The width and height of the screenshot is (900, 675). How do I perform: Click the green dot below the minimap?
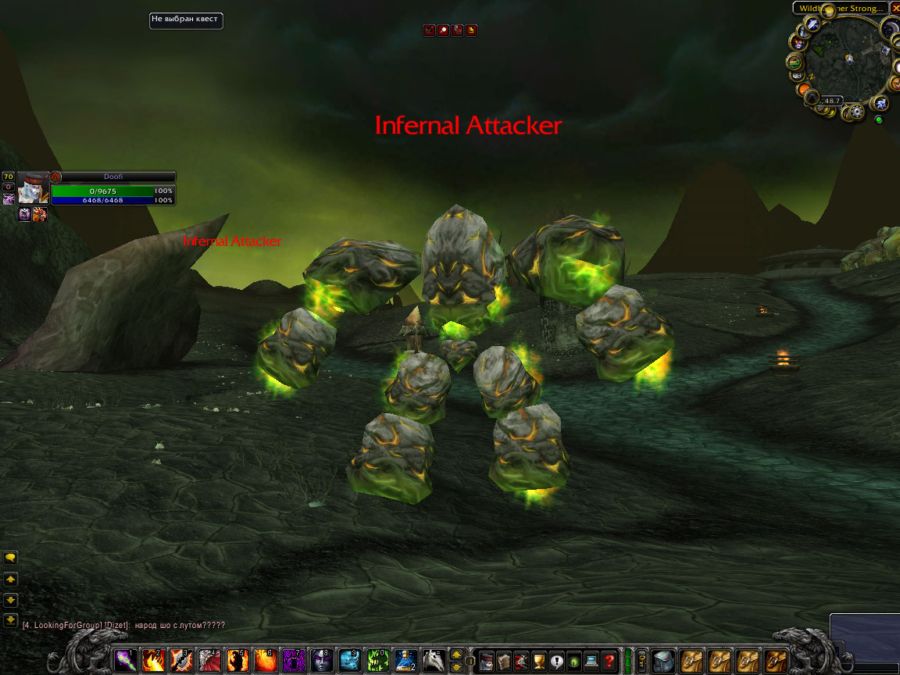pos(878,120)
